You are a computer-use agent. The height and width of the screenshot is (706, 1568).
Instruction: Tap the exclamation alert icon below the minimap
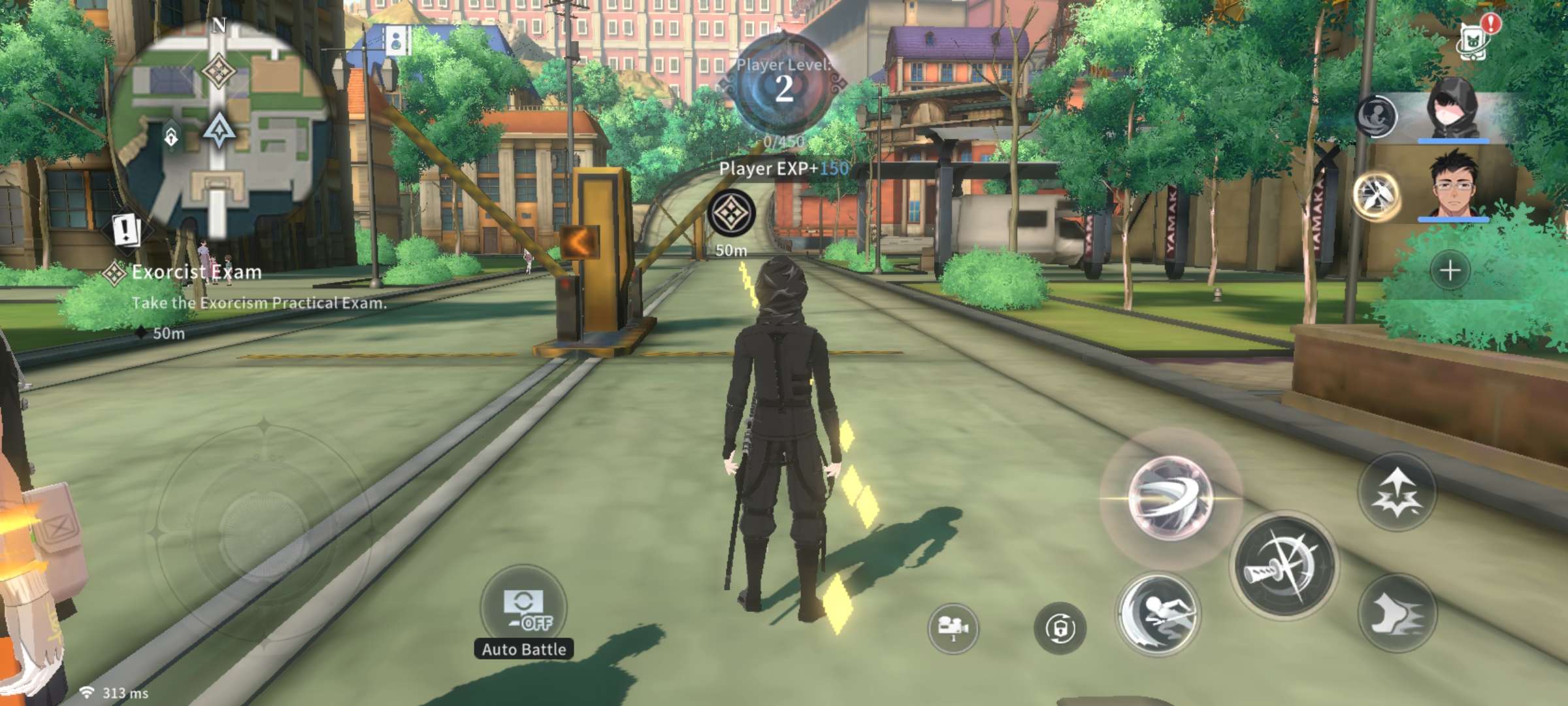(x=125, y=229)
